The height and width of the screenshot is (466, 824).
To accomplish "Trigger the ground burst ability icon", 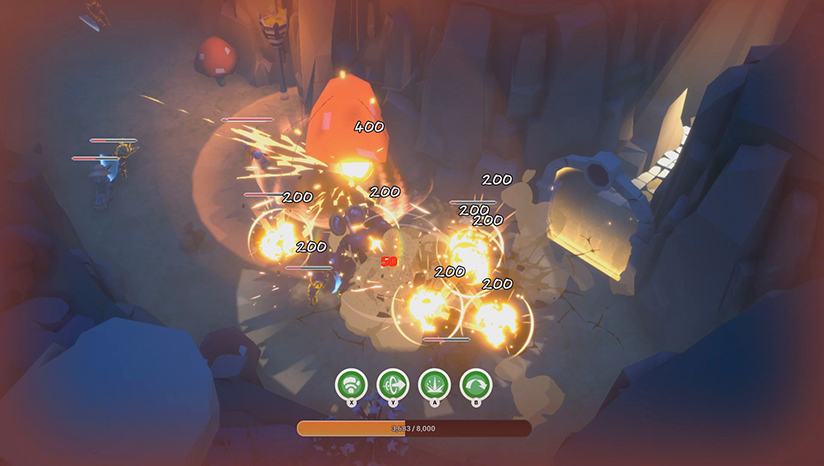I will tap(434, 383).
